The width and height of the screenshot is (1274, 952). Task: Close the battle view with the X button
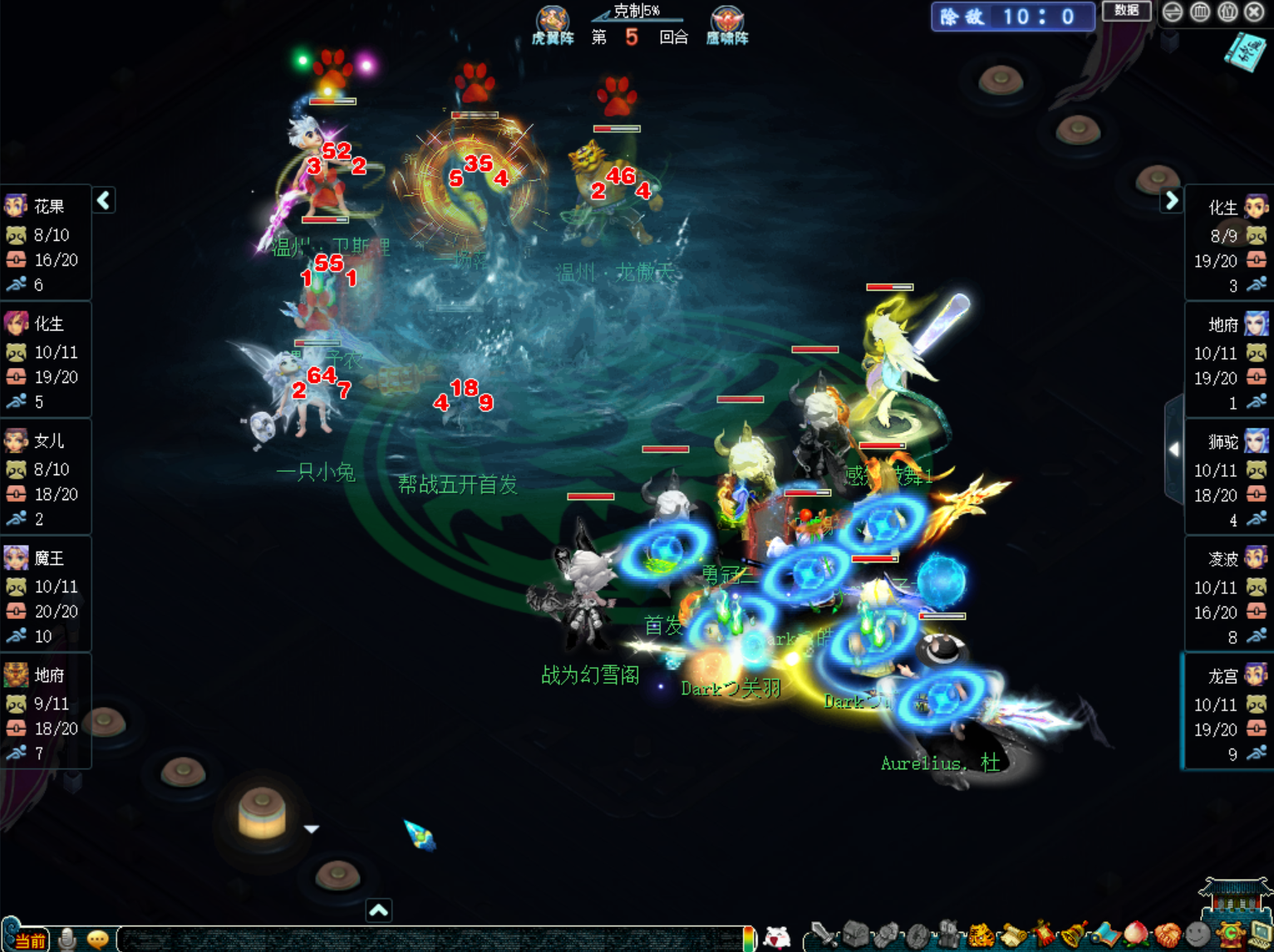click(1255, 12)
